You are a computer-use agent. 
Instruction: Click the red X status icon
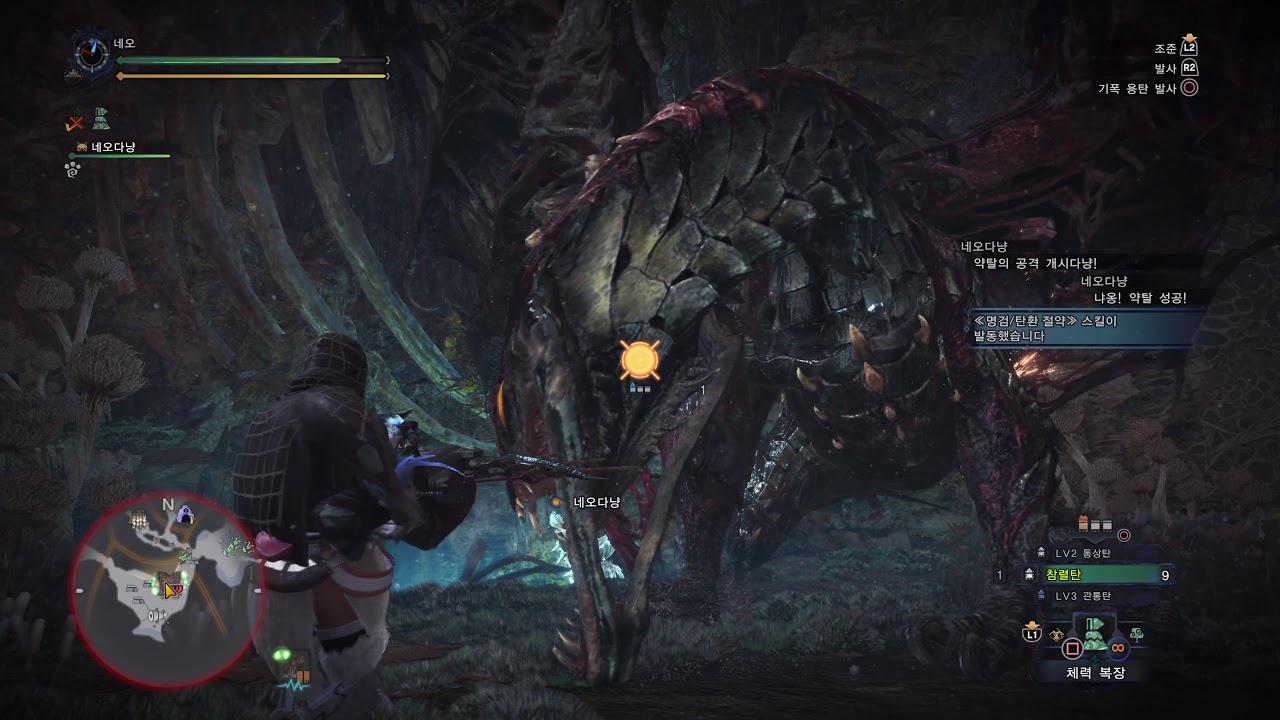coord(75,123)
